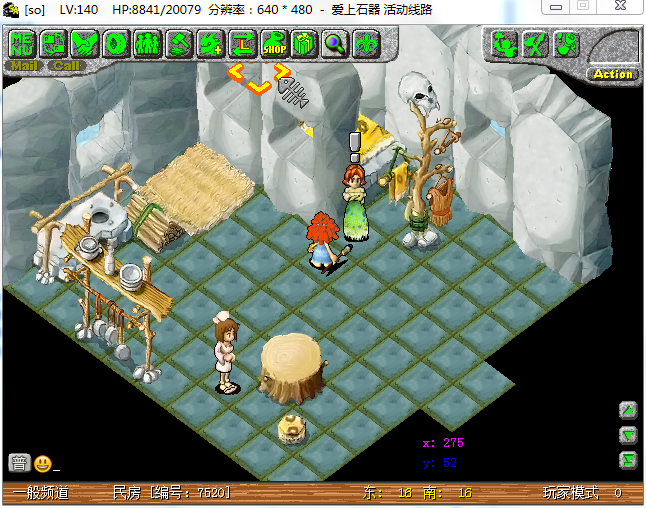
Task: Open the green gift box icon
Action: [304, 44]
